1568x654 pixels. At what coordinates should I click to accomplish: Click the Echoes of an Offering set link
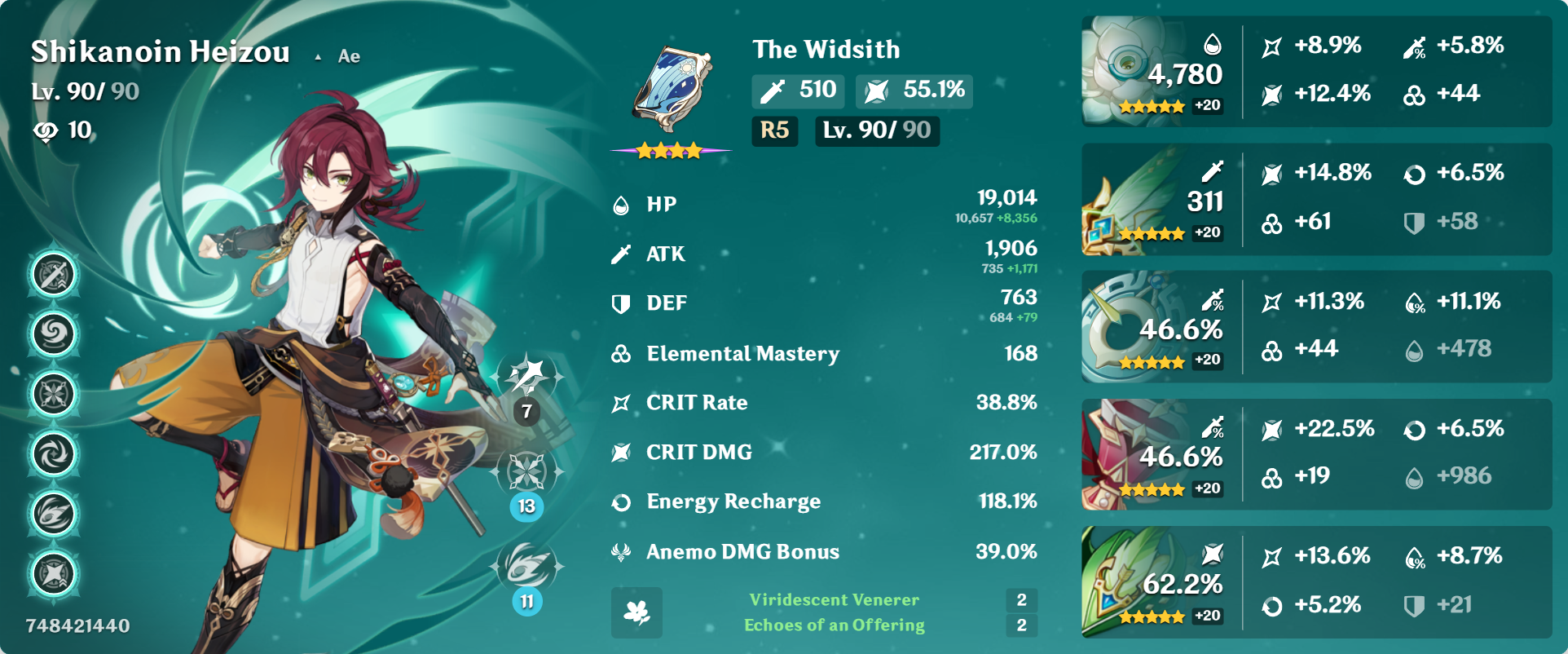(x=834, y=626)
